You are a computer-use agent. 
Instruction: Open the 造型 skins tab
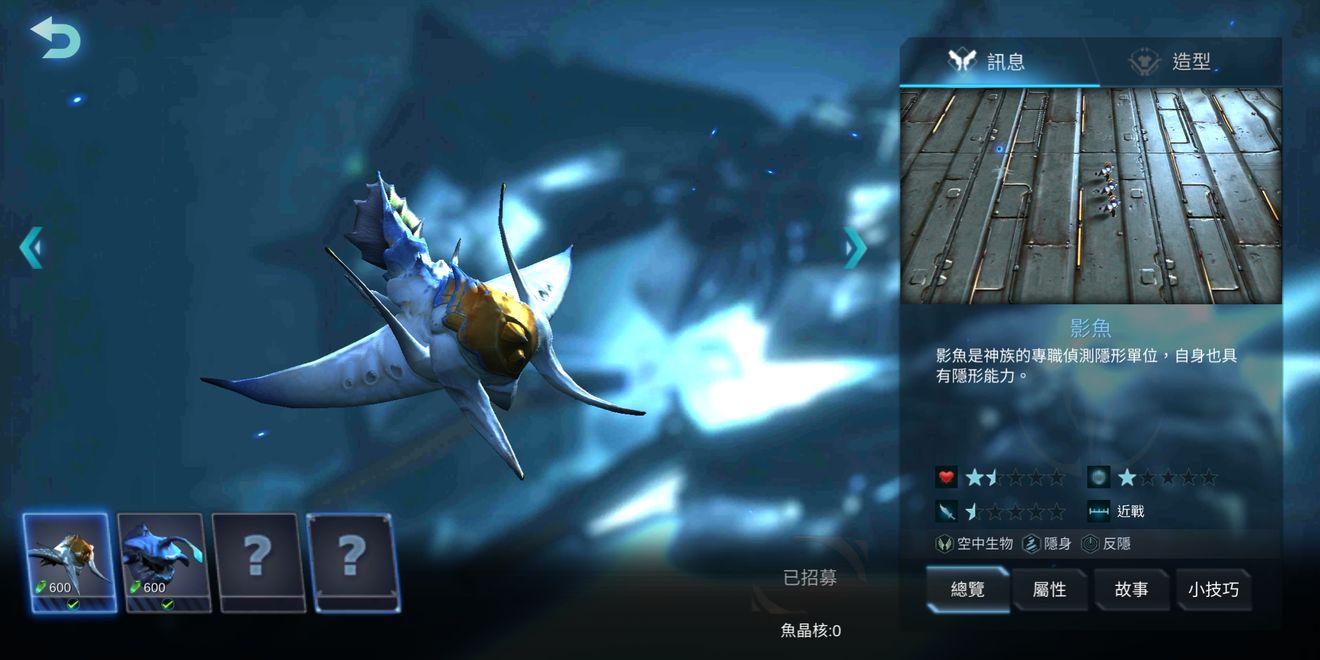tap(1172, 62)
